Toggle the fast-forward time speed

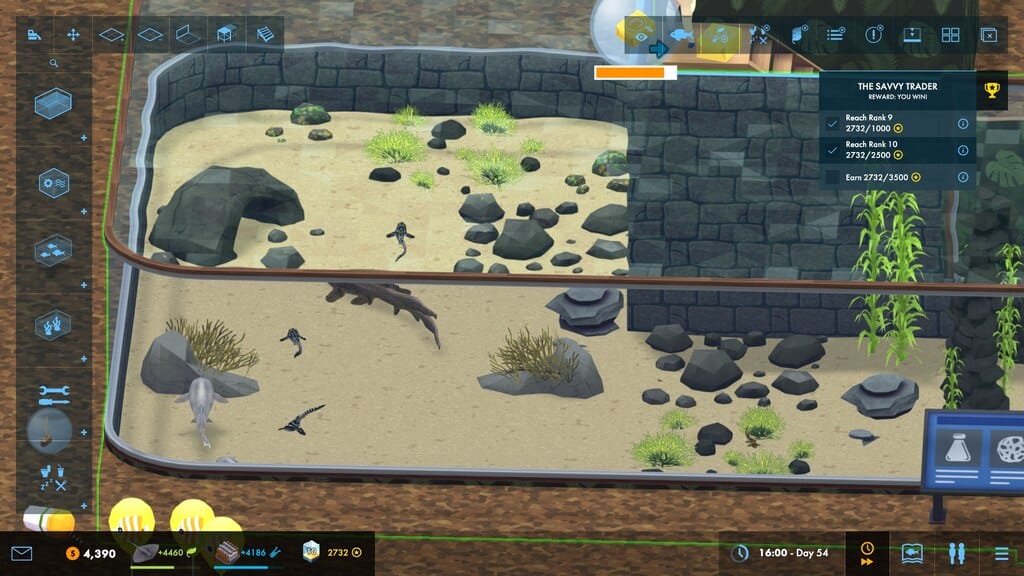(867, 553)
